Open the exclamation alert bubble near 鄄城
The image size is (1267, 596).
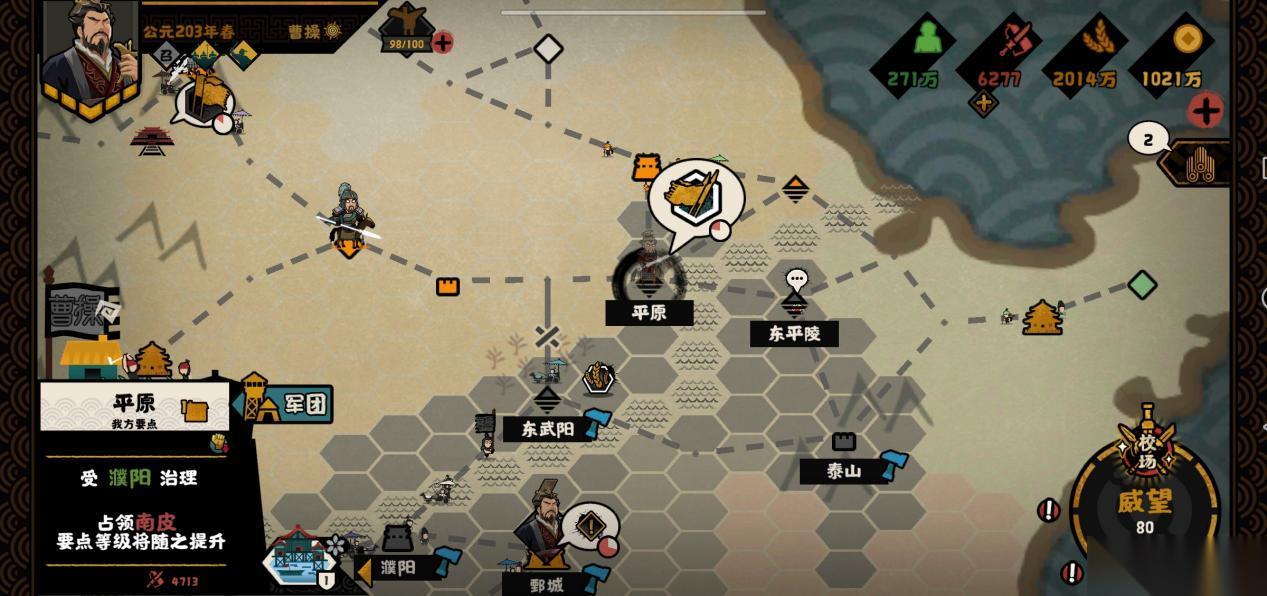pyautogui.click(x=590, y=526)
